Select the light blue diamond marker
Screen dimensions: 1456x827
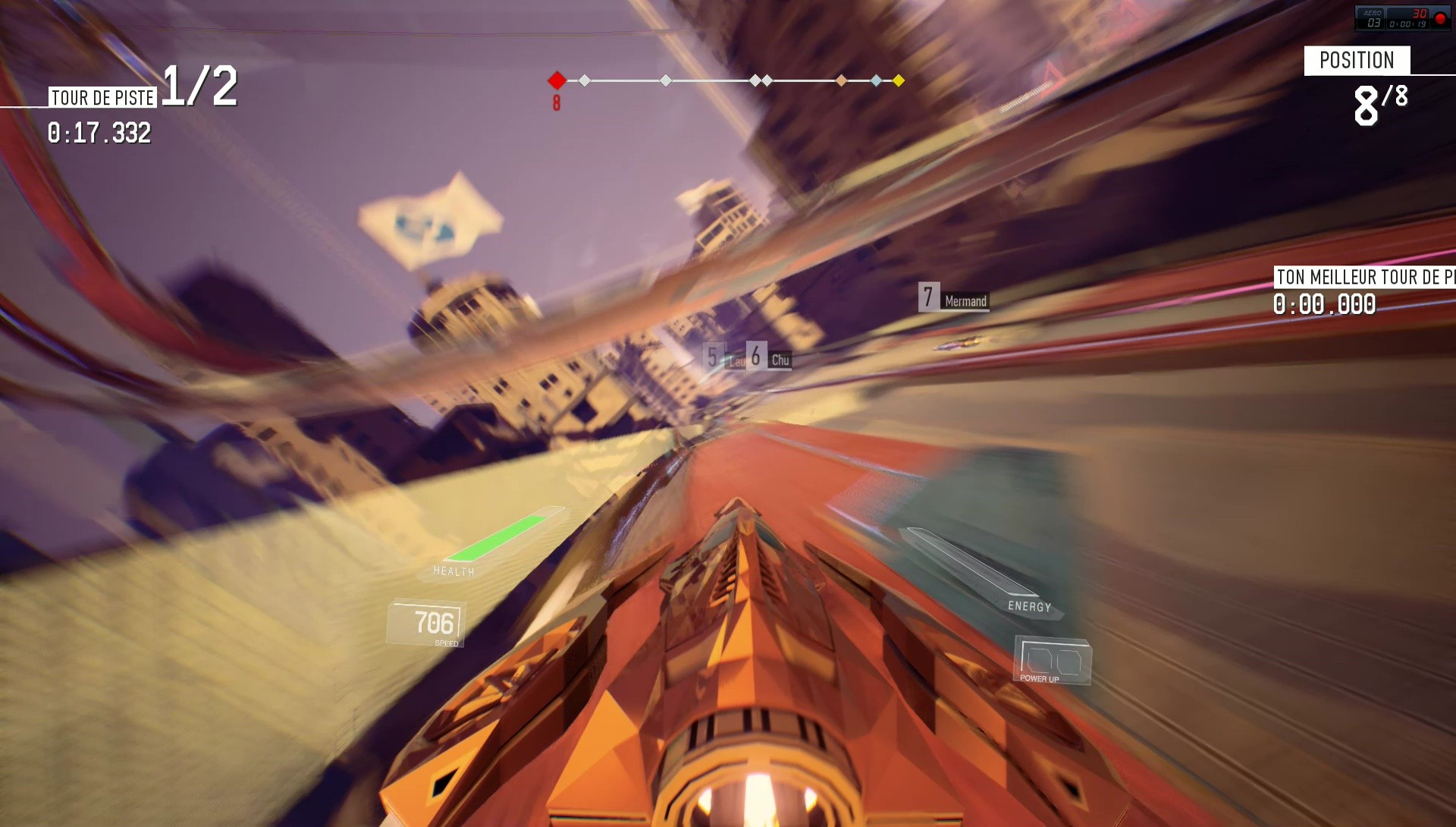(877, 80)
